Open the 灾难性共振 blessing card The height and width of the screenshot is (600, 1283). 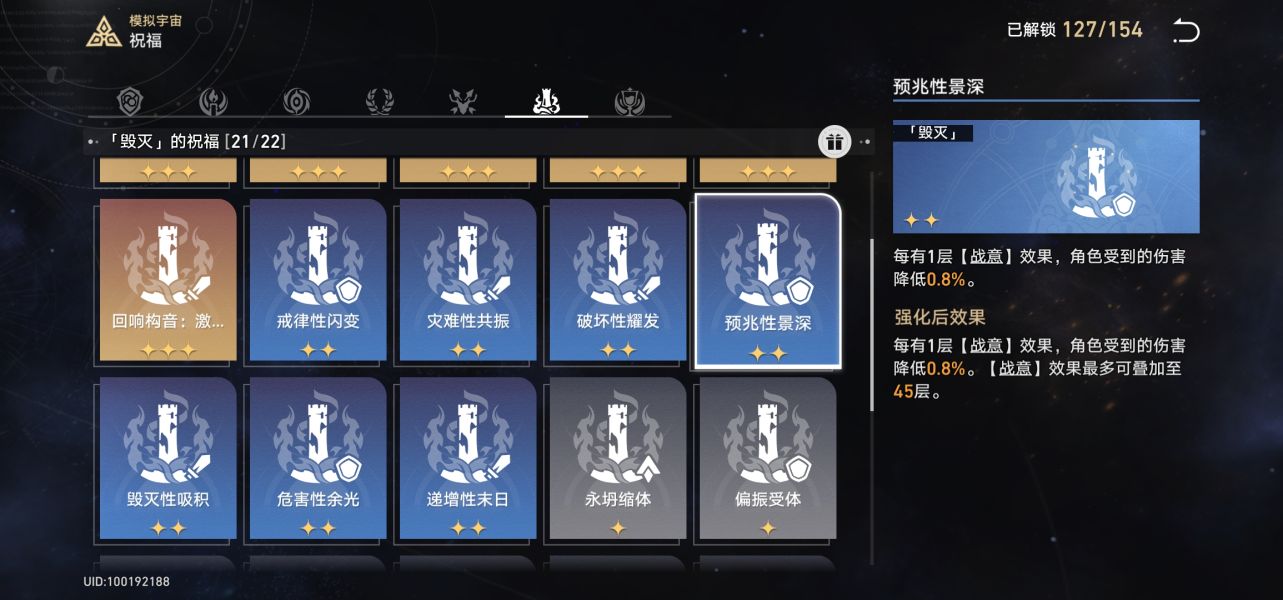(x=468, y=279)
